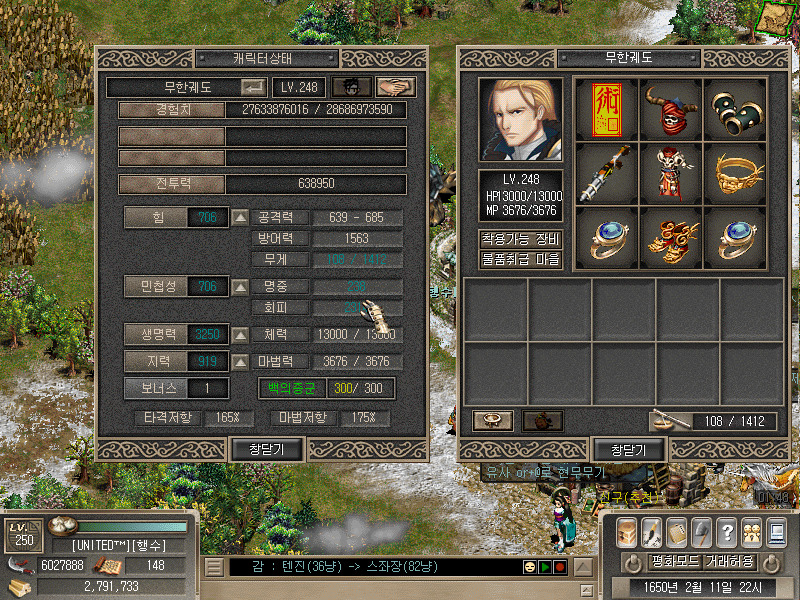Image resolution: width=800 pixels, height=600 pixels.
Task: Click the 착용가능 장비 button
Action: 520,239
